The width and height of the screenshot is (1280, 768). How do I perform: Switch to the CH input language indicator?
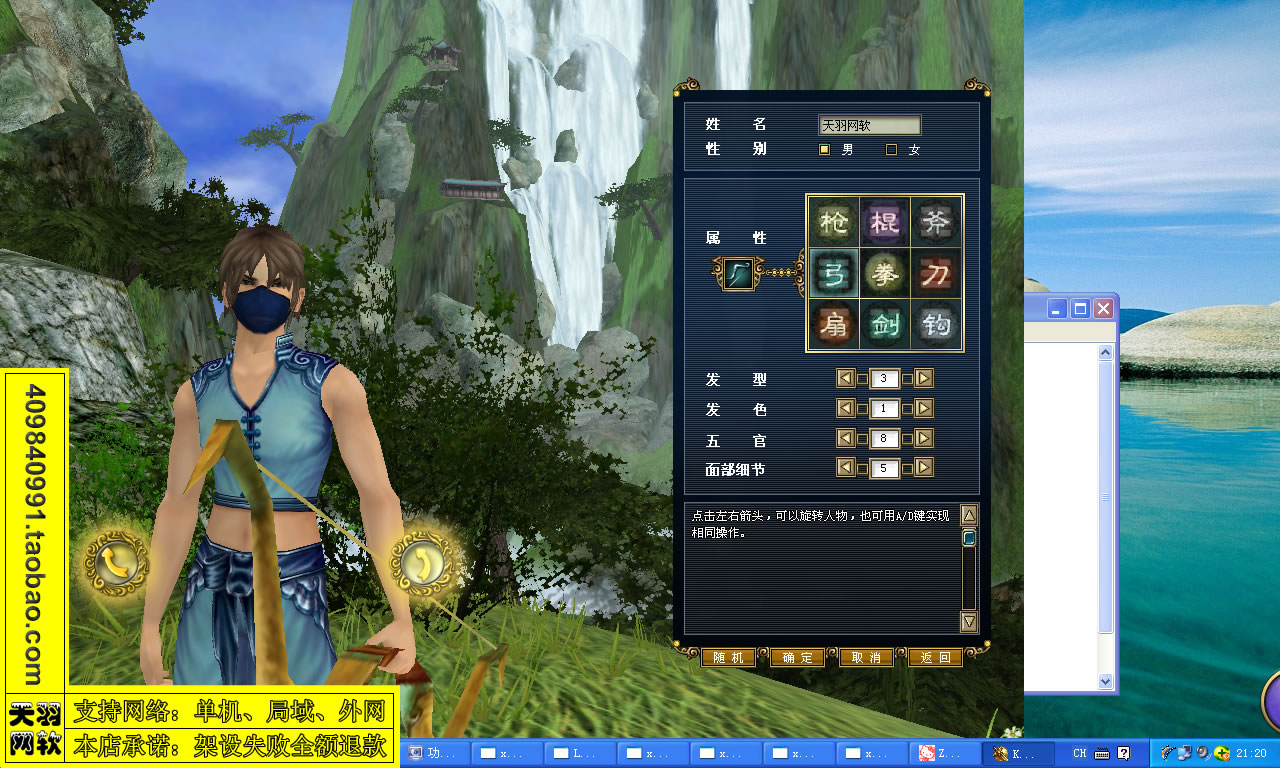(1078, 752)
